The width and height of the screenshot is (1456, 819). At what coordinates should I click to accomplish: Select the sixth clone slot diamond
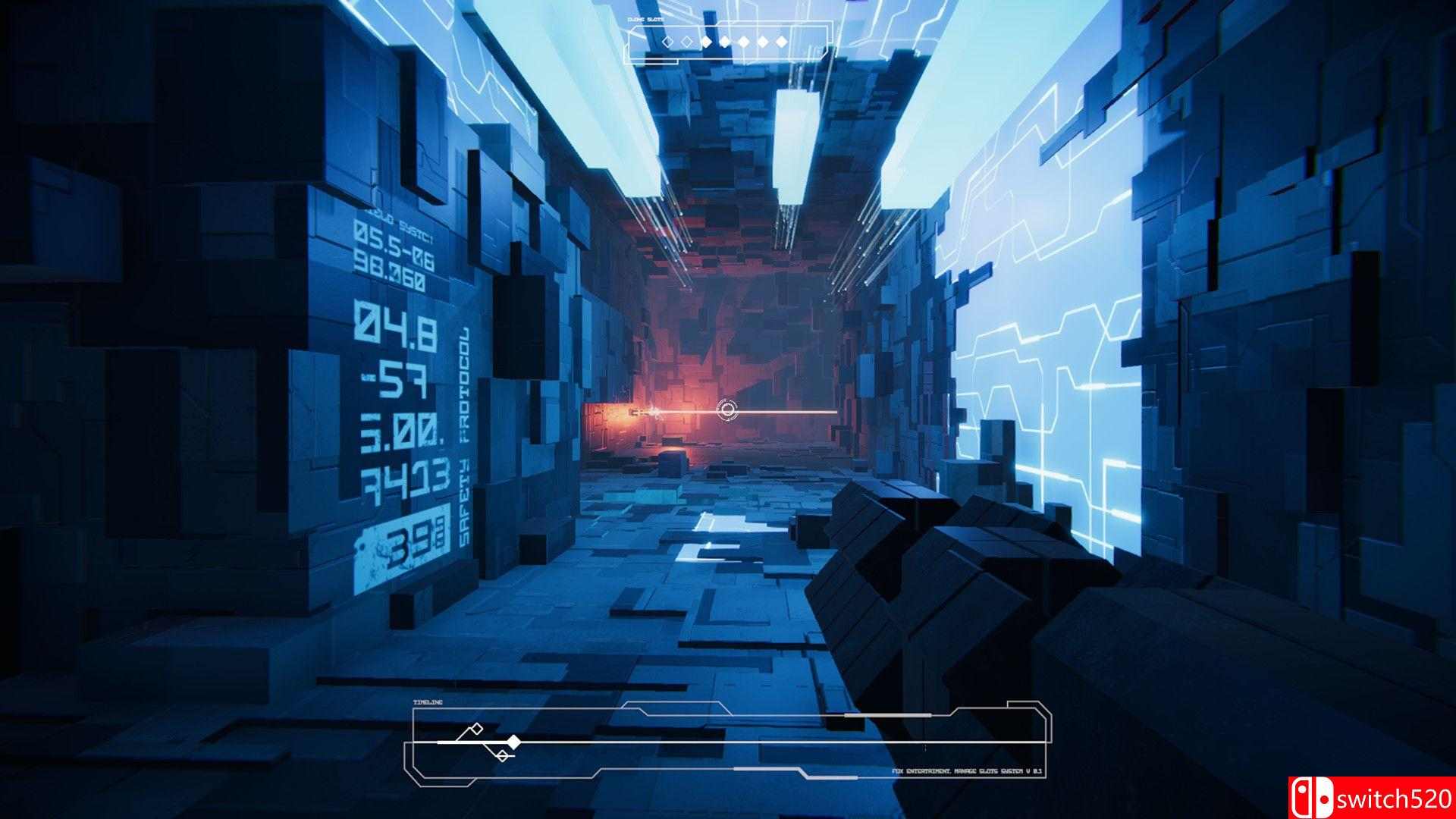click(764, 42)
